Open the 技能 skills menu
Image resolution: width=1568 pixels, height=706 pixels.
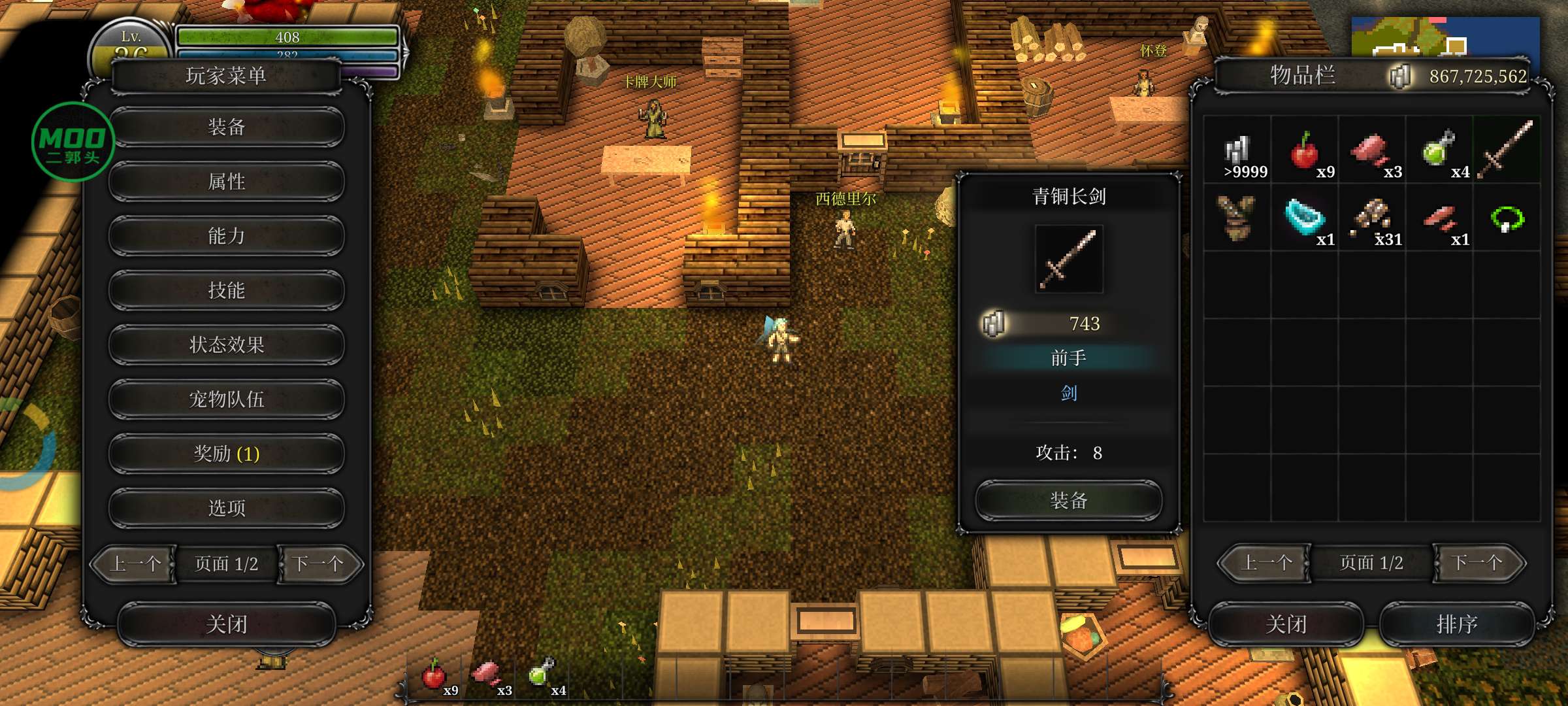(x=226, y=290)
